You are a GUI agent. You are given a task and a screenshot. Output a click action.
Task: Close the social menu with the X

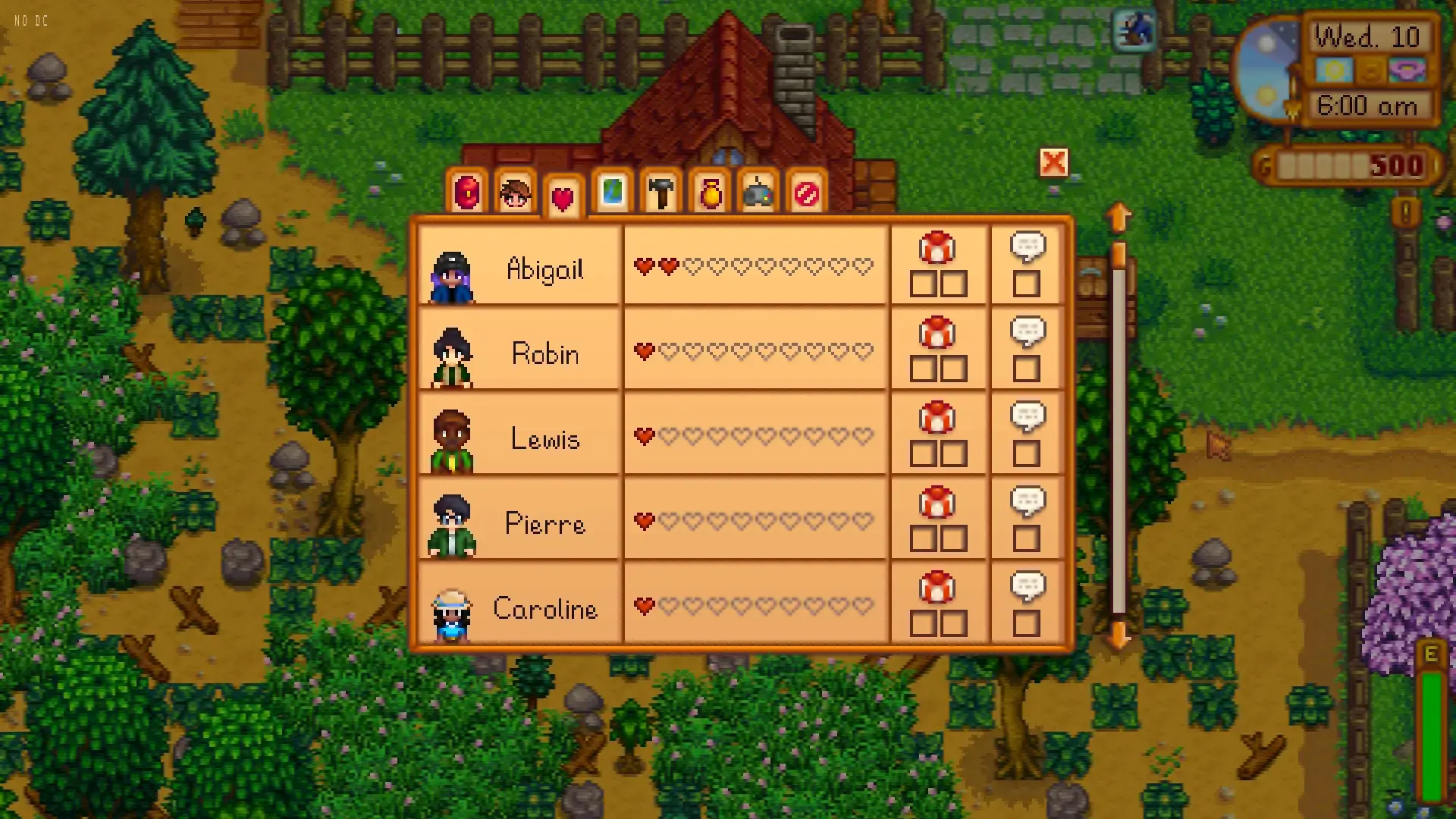(1054, 162)
